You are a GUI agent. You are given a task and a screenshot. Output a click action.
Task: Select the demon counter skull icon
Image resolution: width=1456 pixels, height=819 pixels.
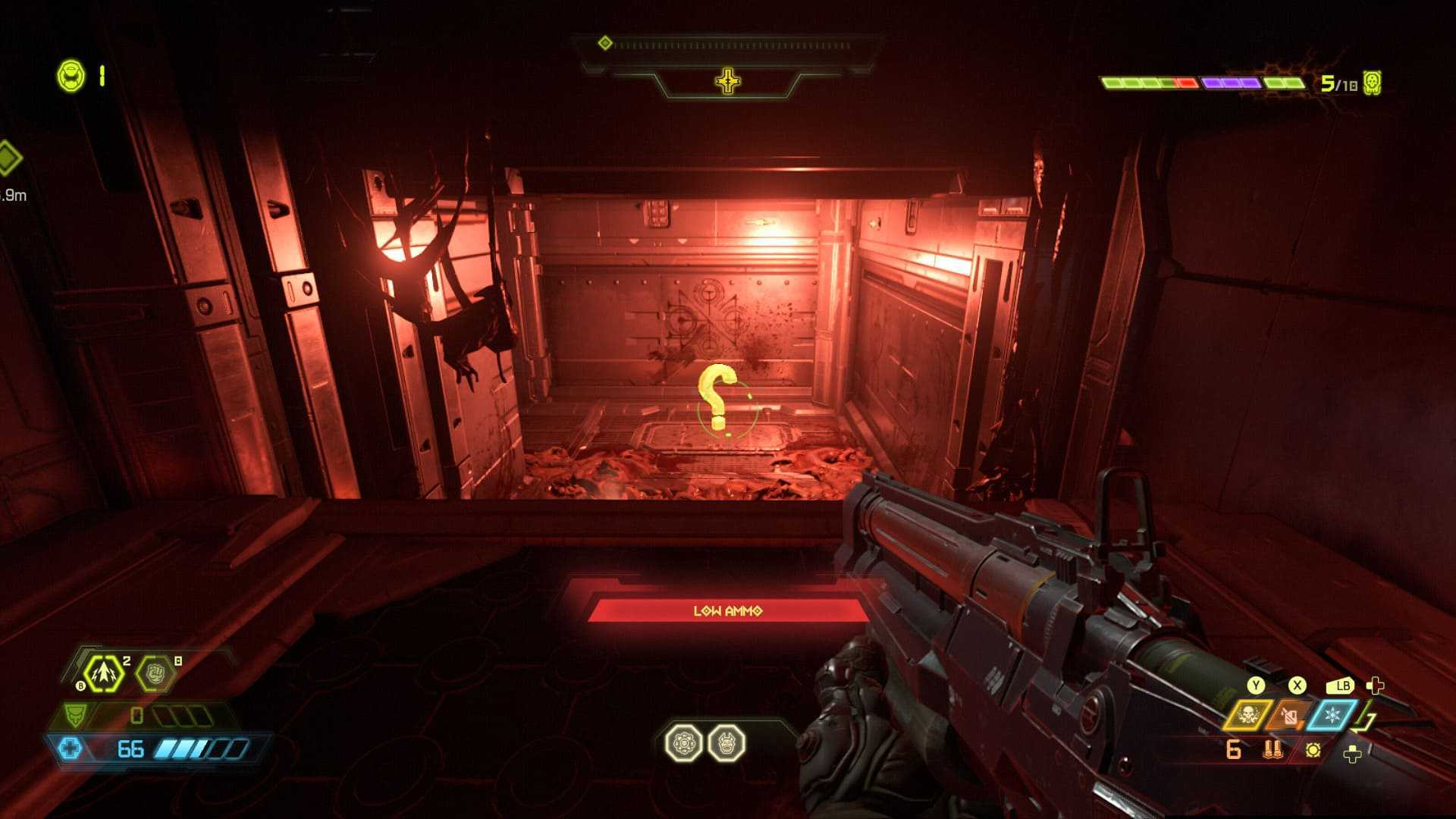[1372, 83]
